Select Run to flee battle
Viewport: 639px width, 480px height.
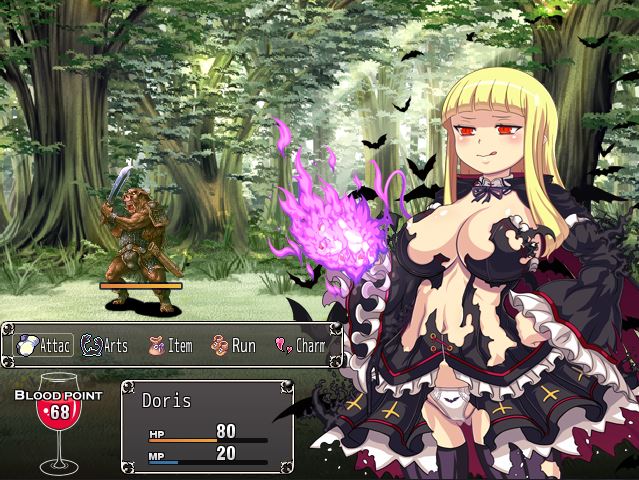(234, 346)
